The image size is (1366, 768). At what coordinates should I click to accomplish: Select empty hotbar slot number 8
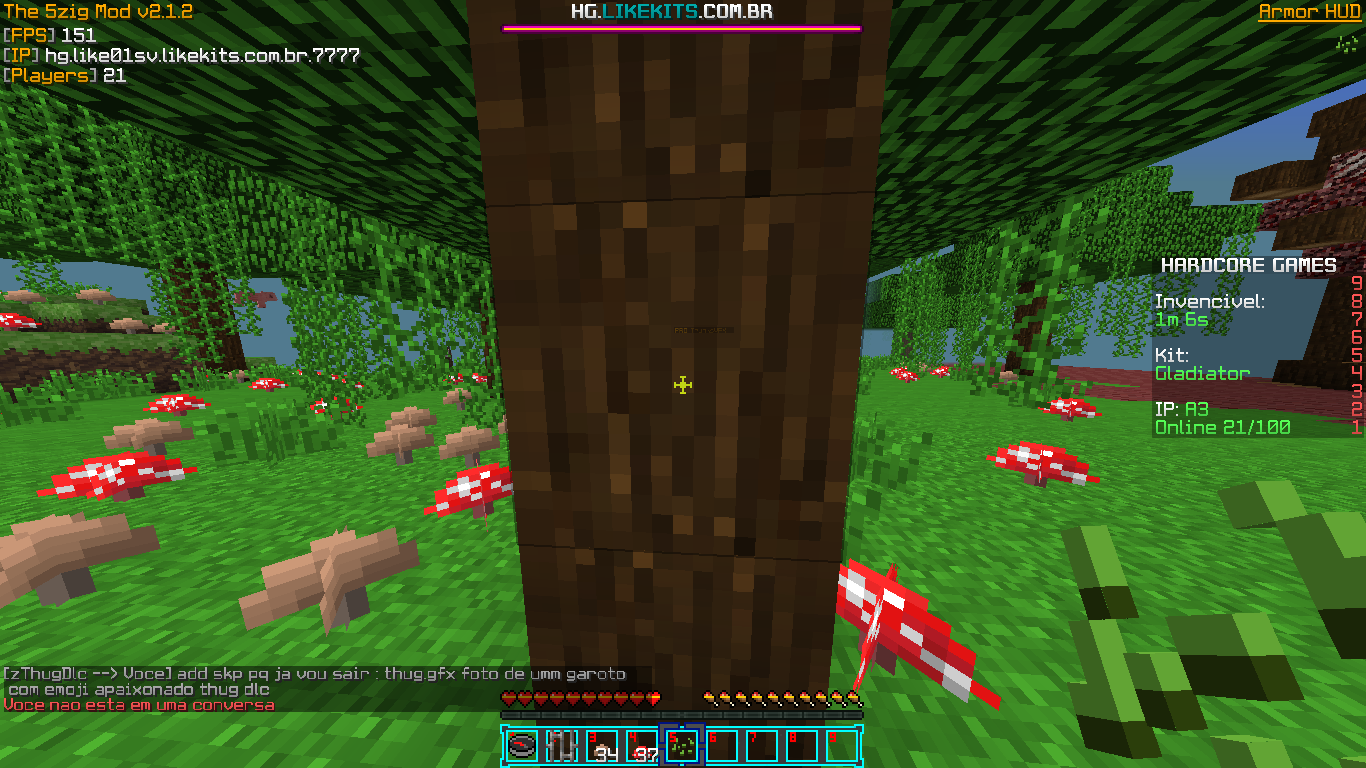pyautogui.click(x=802, y=745)
